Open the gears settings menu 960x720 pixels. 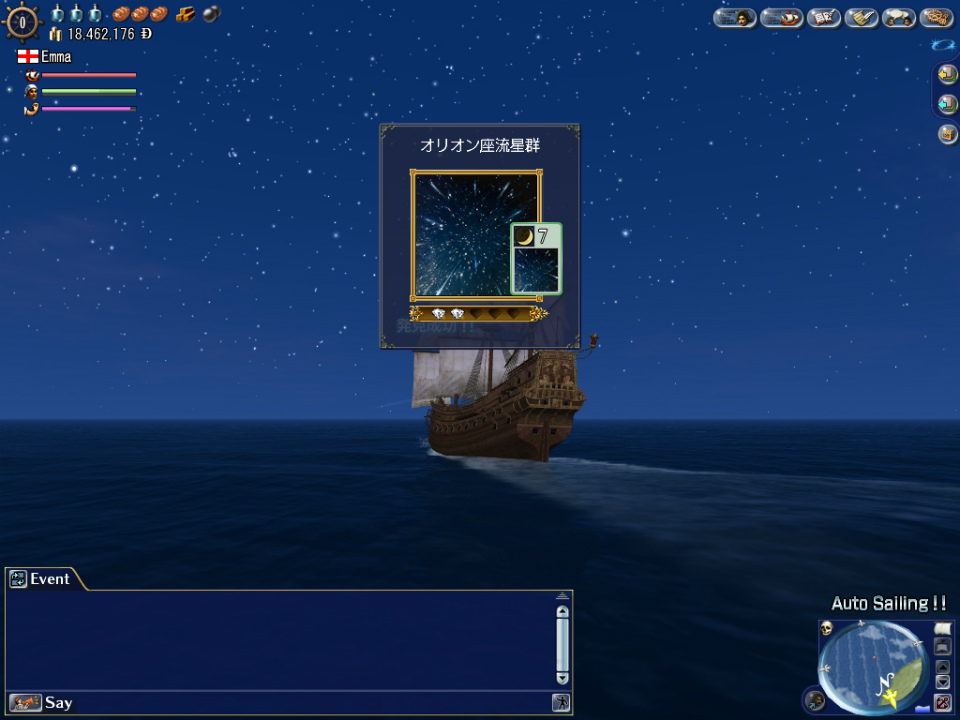[x=937, y=17]
